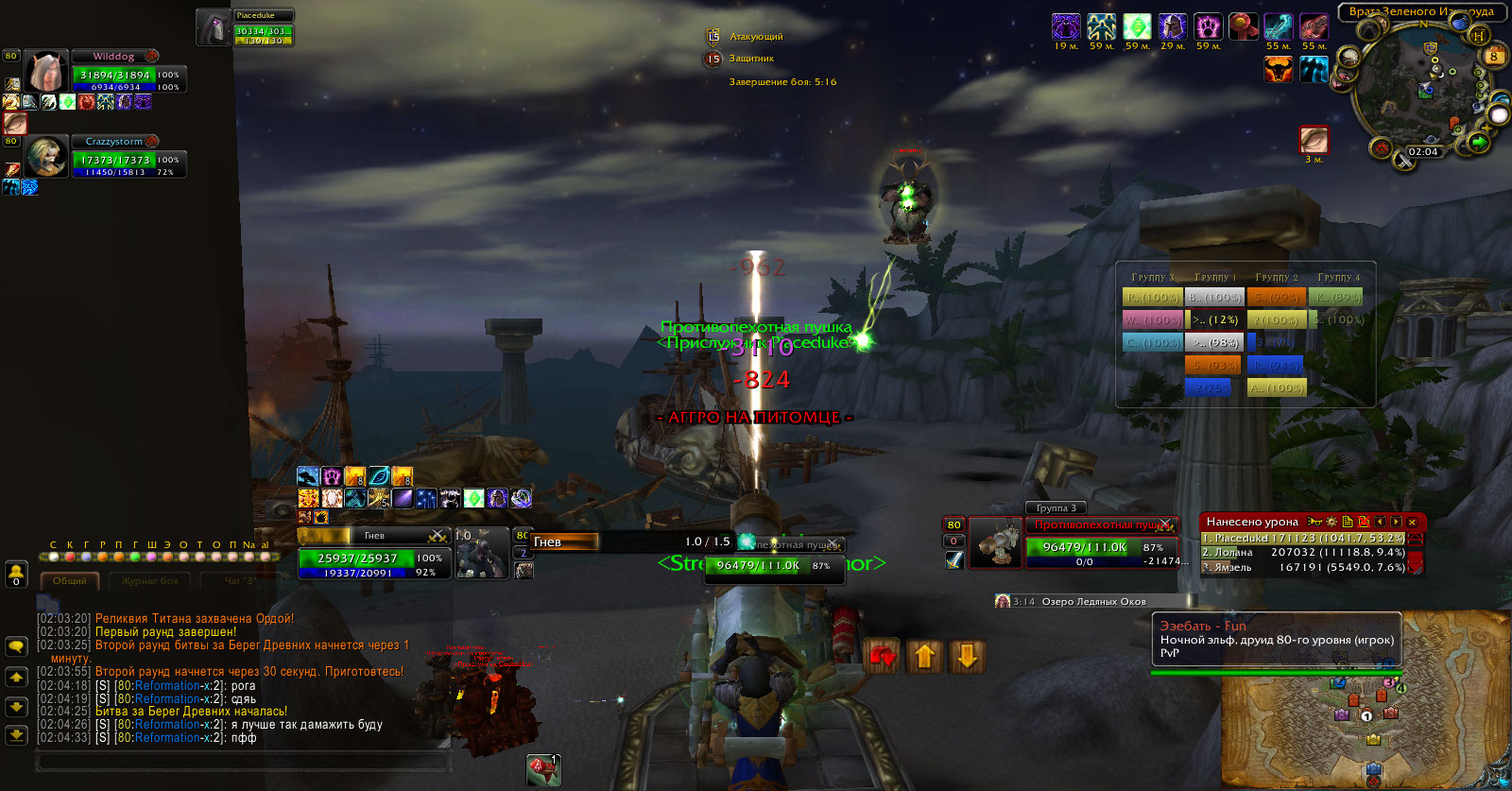This screenshot has width=1512, height=791.
Task: Activate the yellow up-arrow vehicle button
Action: [925, 656]
